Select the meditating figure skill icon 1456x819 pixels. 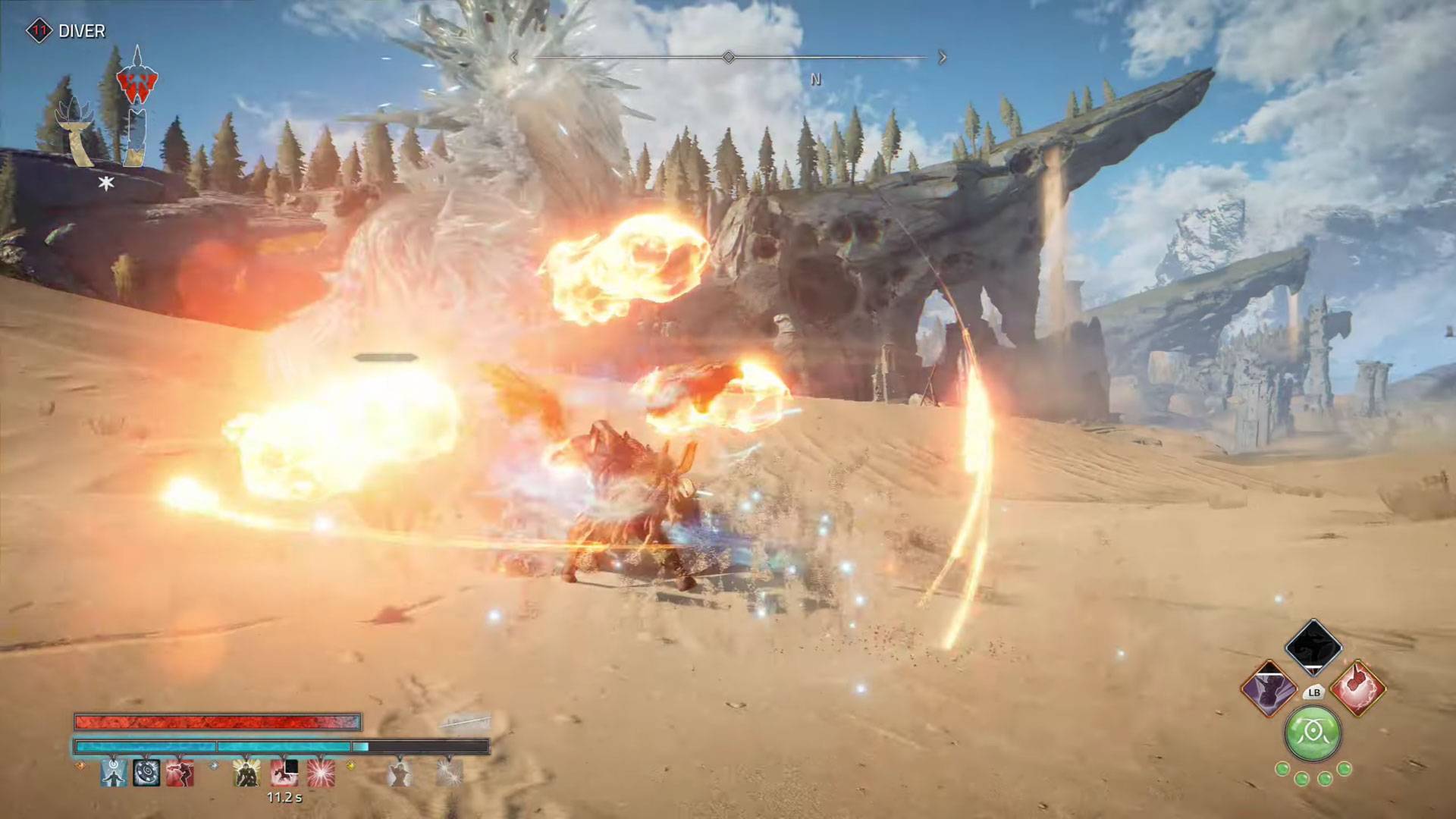point(114,773)
